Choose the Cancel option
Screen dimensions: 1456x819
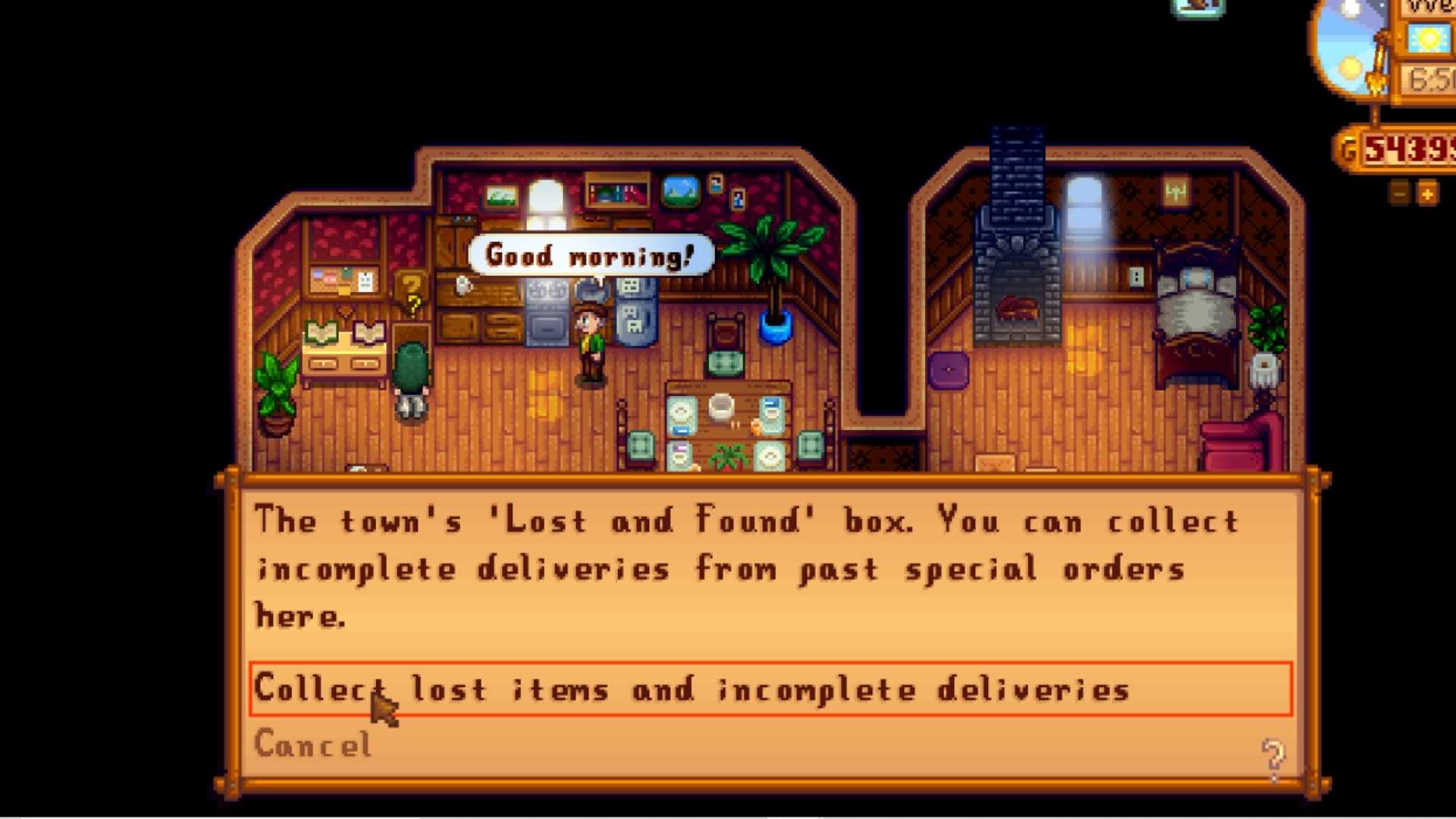click(x=313, y=745)
